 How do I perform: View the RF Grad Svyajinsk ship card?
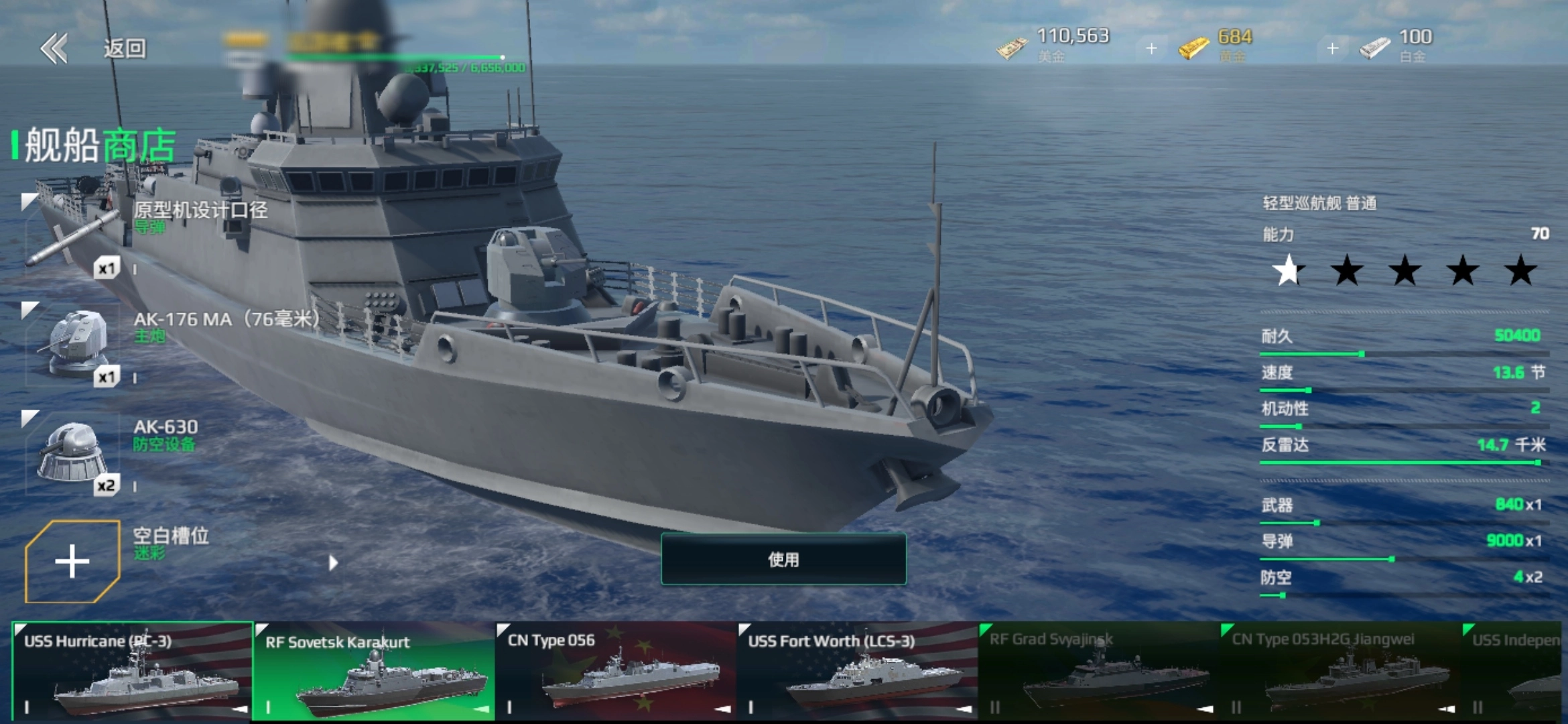tap(1098, 672)
